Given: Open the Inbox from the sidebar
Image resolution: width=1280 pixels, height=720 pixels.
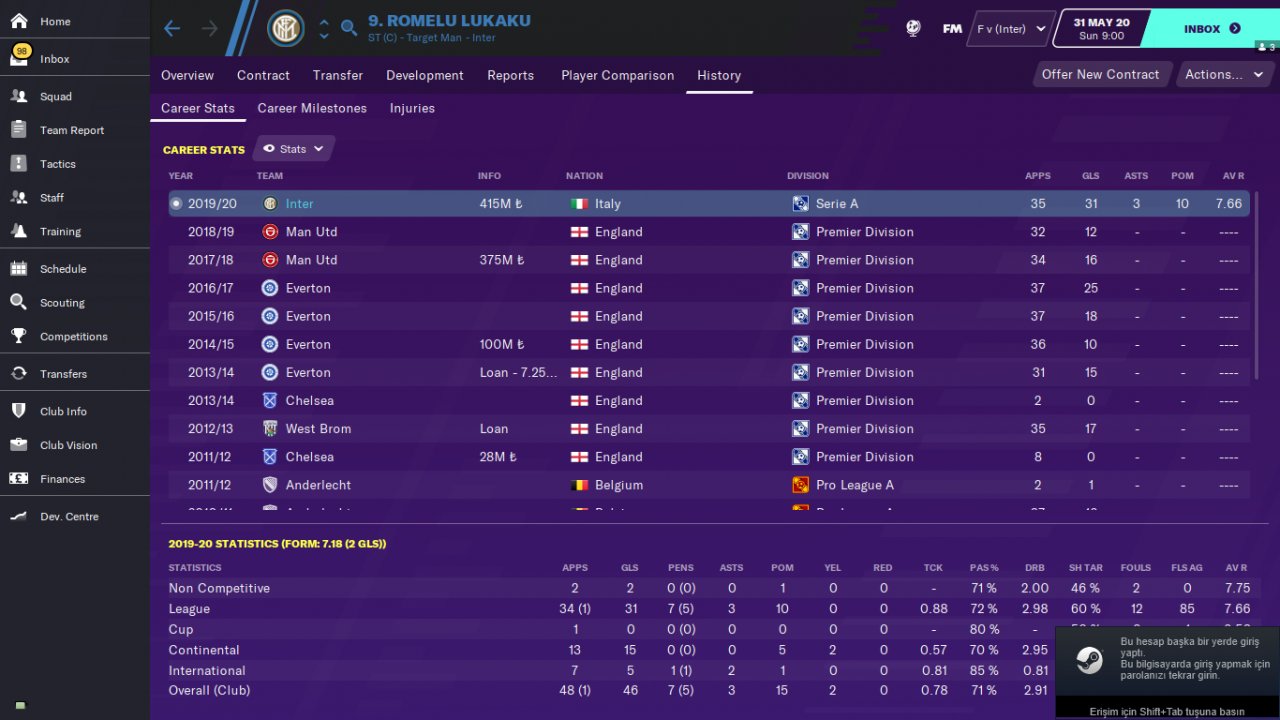Looking at the screenshot, I should pyautogui.click(x=55, y=59).
